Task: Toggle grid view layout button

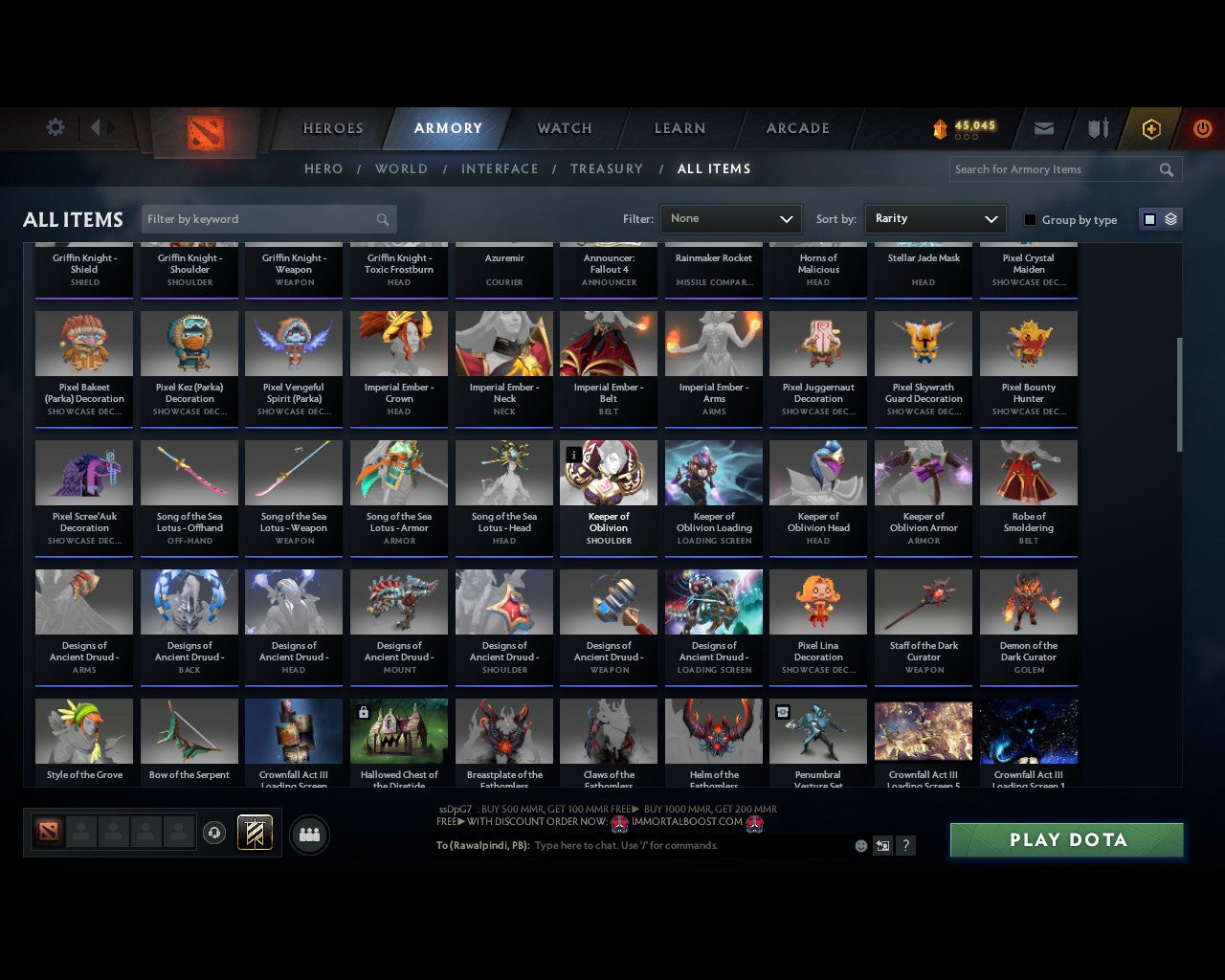Action: pos(1148,218)
